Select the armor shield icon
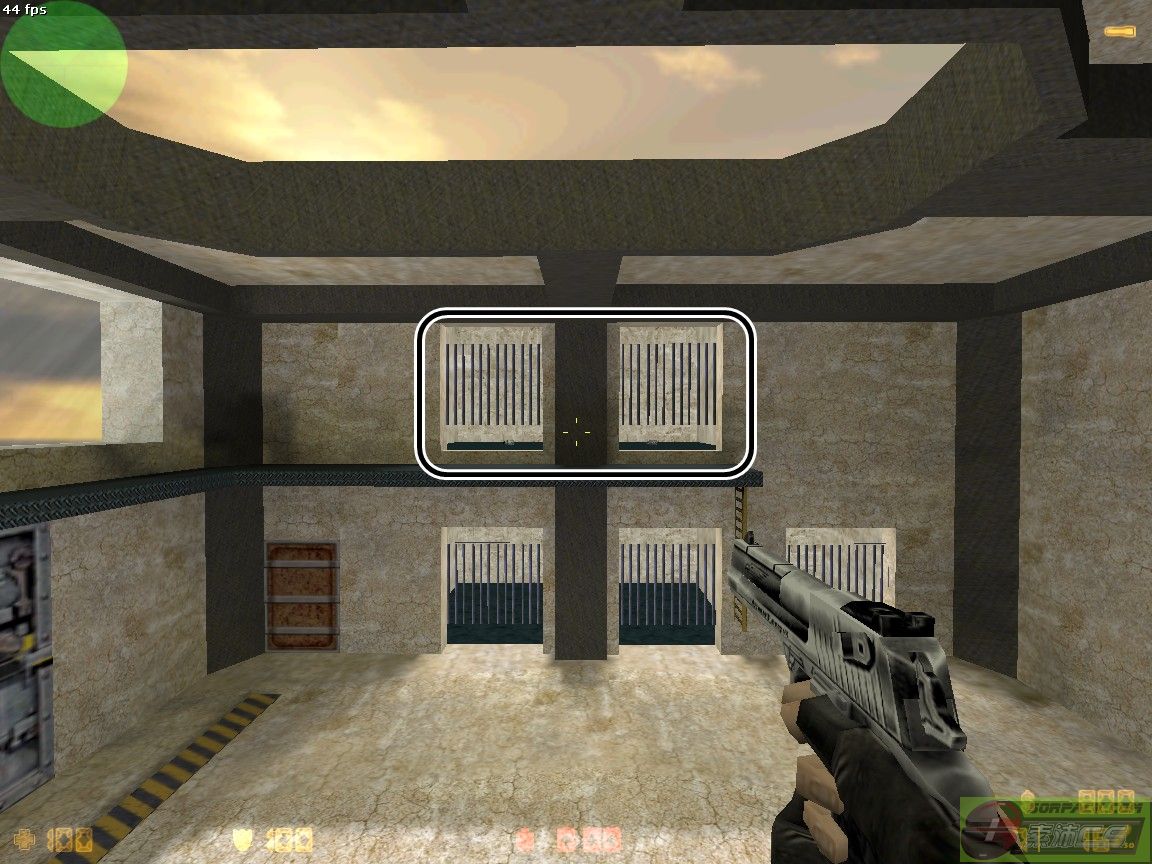 coord(241,838)
